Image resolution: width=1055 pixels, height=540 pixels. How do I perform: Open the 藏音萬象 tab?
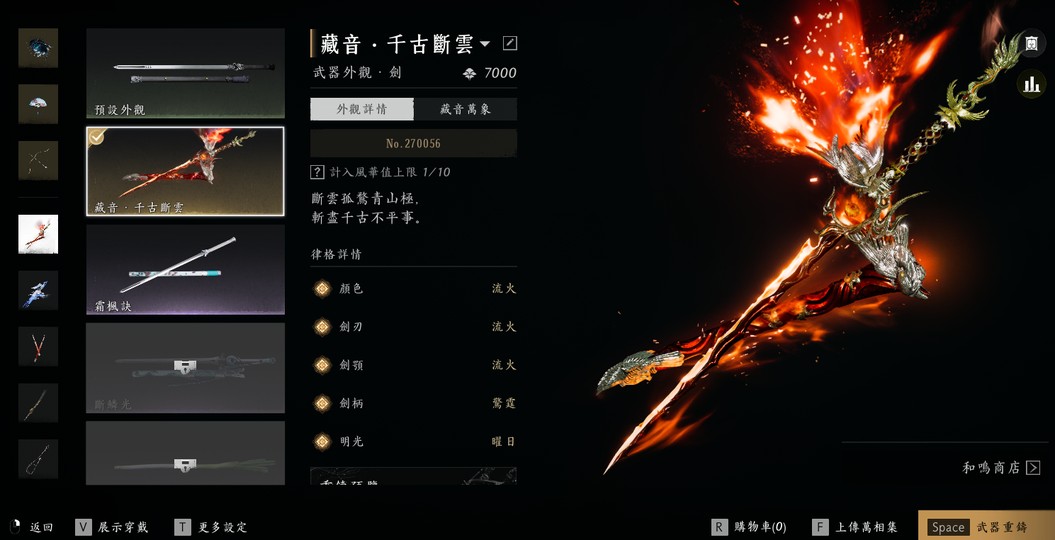tap(465, 109)
